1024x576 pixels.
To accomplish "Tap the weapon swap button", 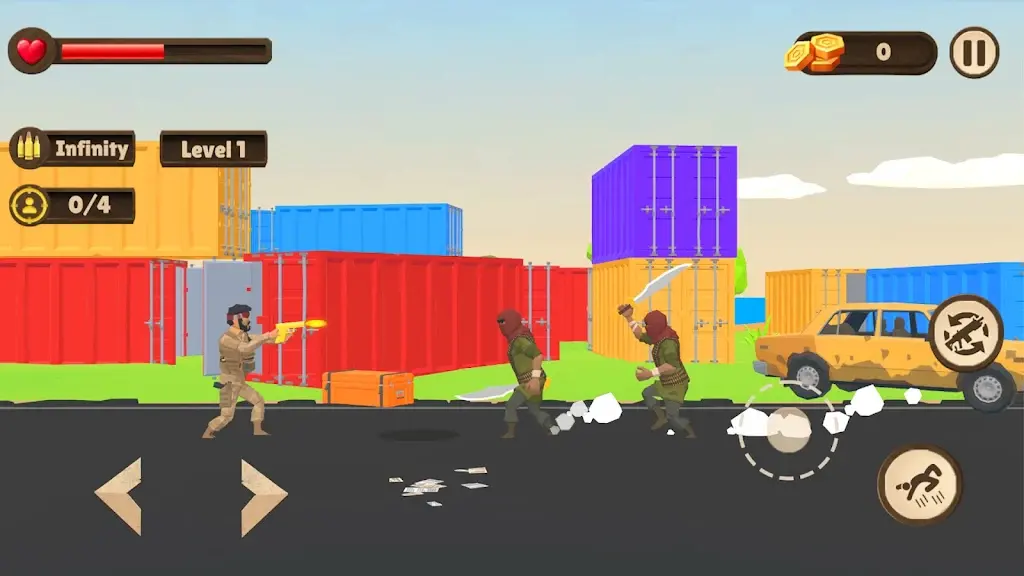I will (x=965, y=333).
